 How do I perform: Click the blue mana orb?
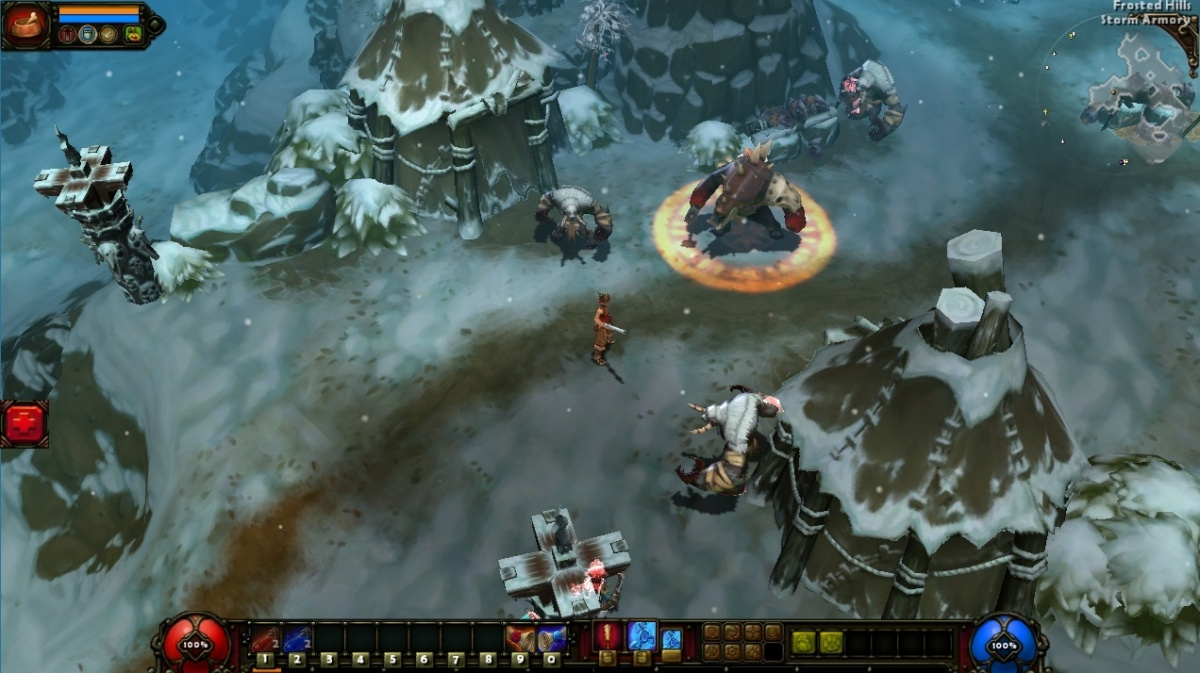[1004, 645]
